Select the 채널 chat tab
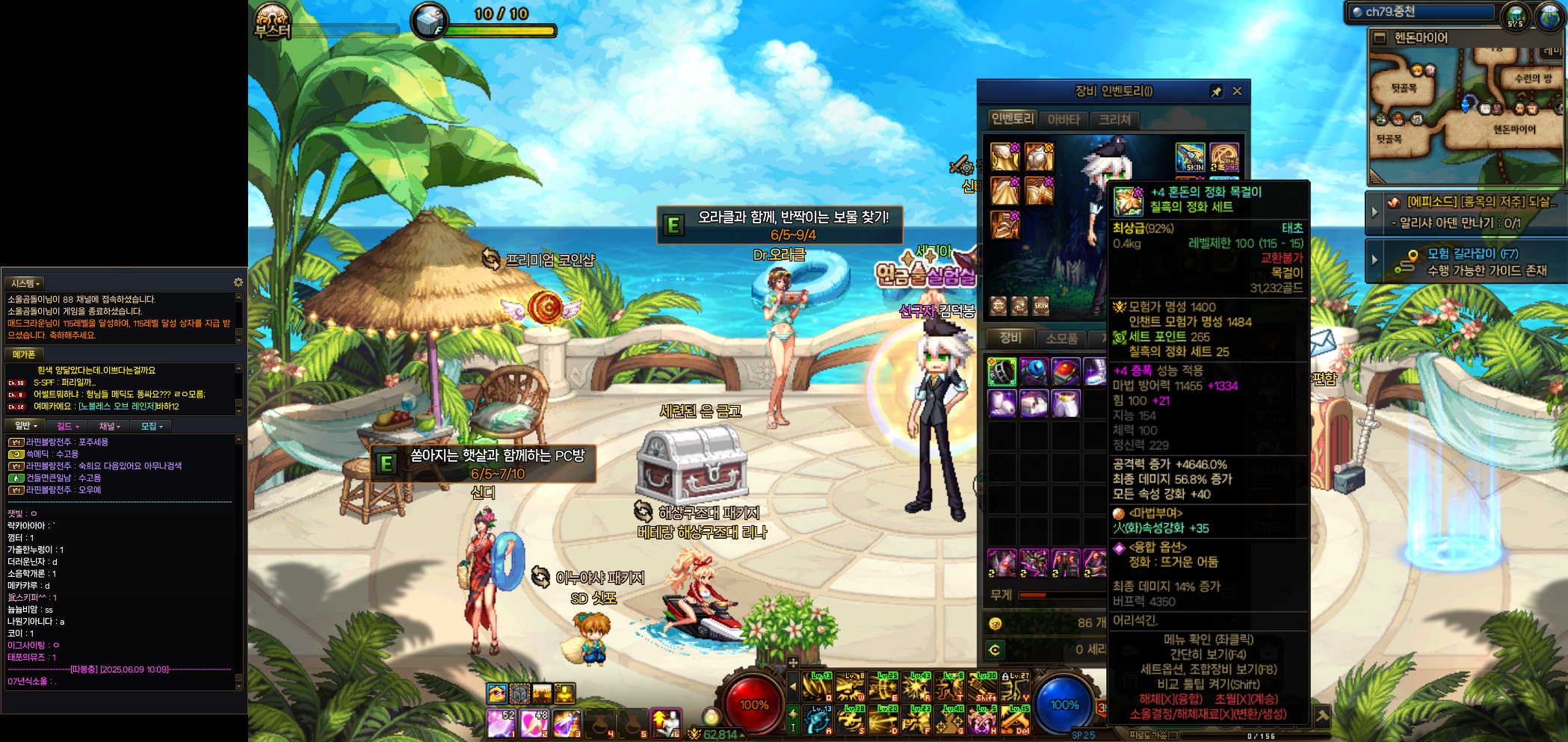The image size is (1568, 742). click(109, 426)
